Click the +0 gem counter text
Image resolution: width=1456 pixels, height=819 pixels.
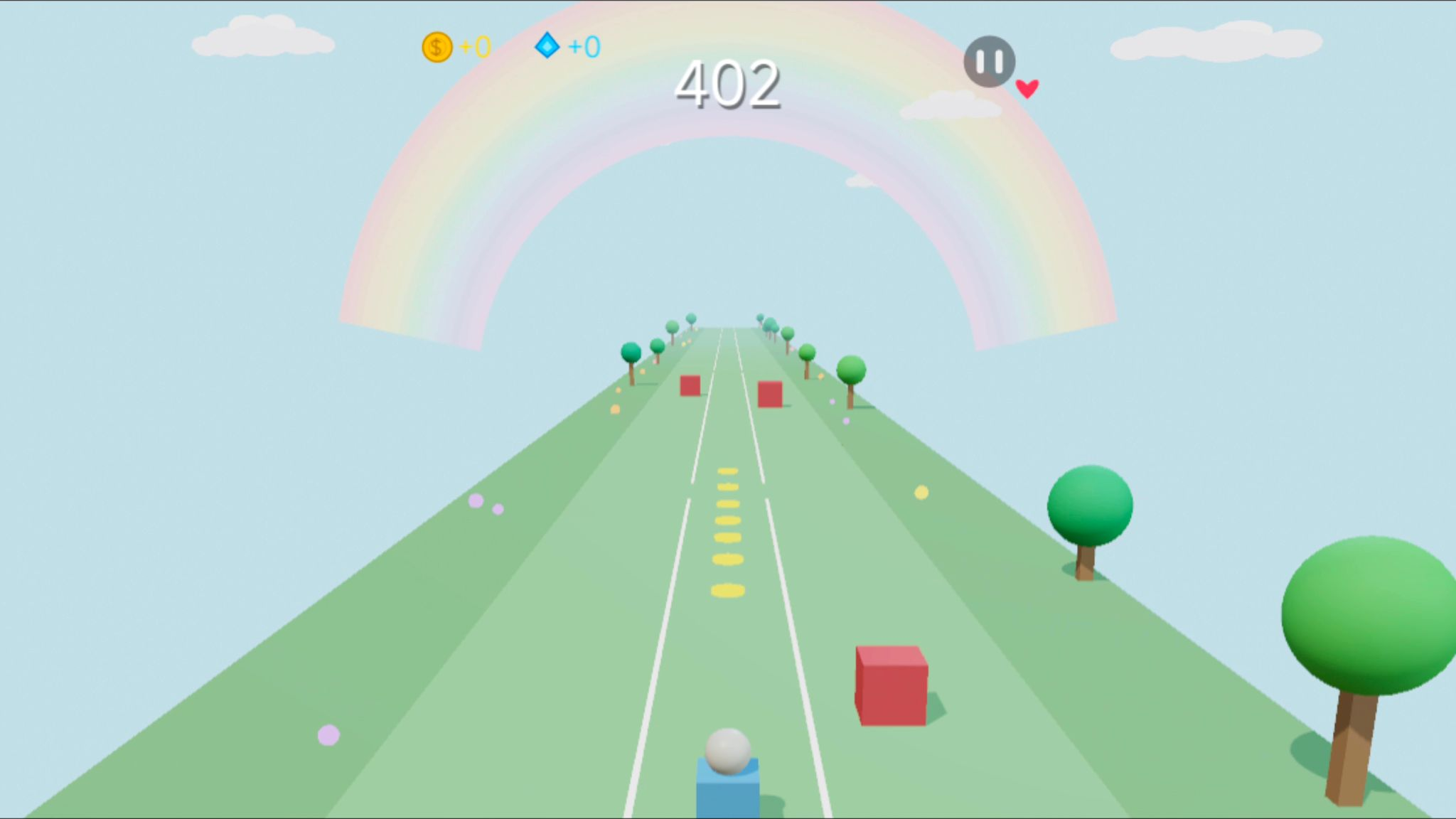(583, 47)
